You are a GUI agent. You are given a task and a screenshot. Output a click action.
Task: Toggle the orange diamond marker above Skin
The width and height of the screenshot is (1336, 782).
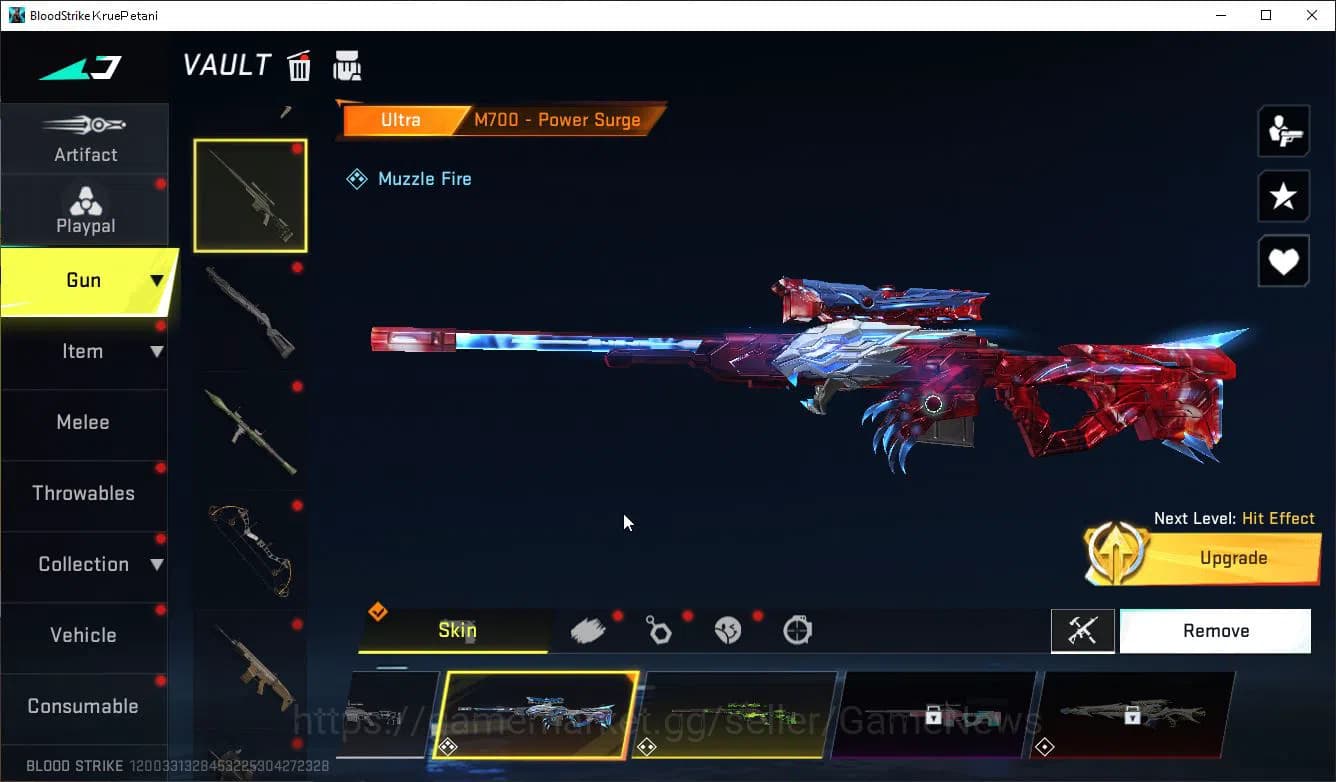pyautogui.click(x=379, y=610)
